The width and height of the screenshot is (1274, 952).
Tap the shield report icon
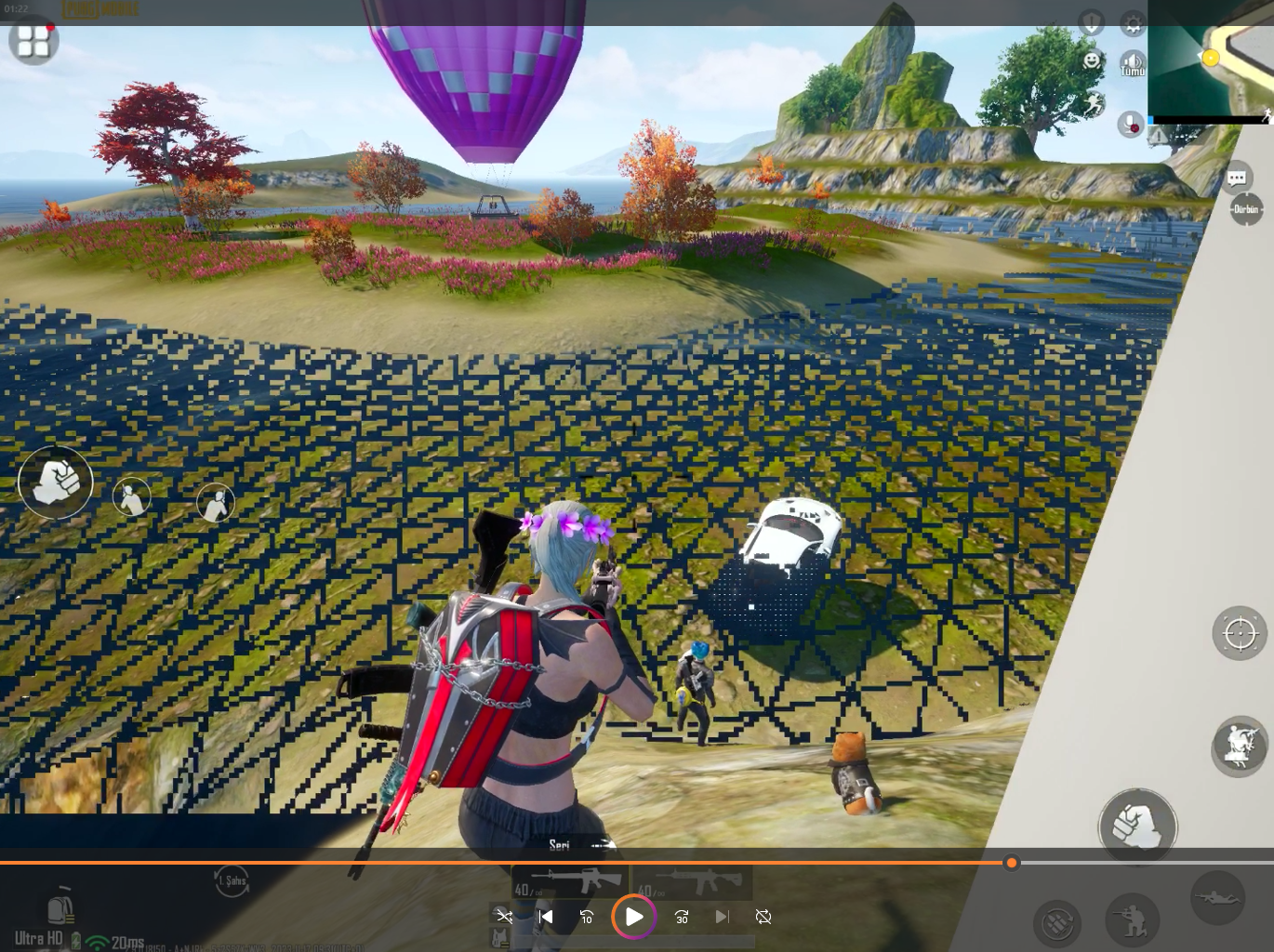[1091, 22]
